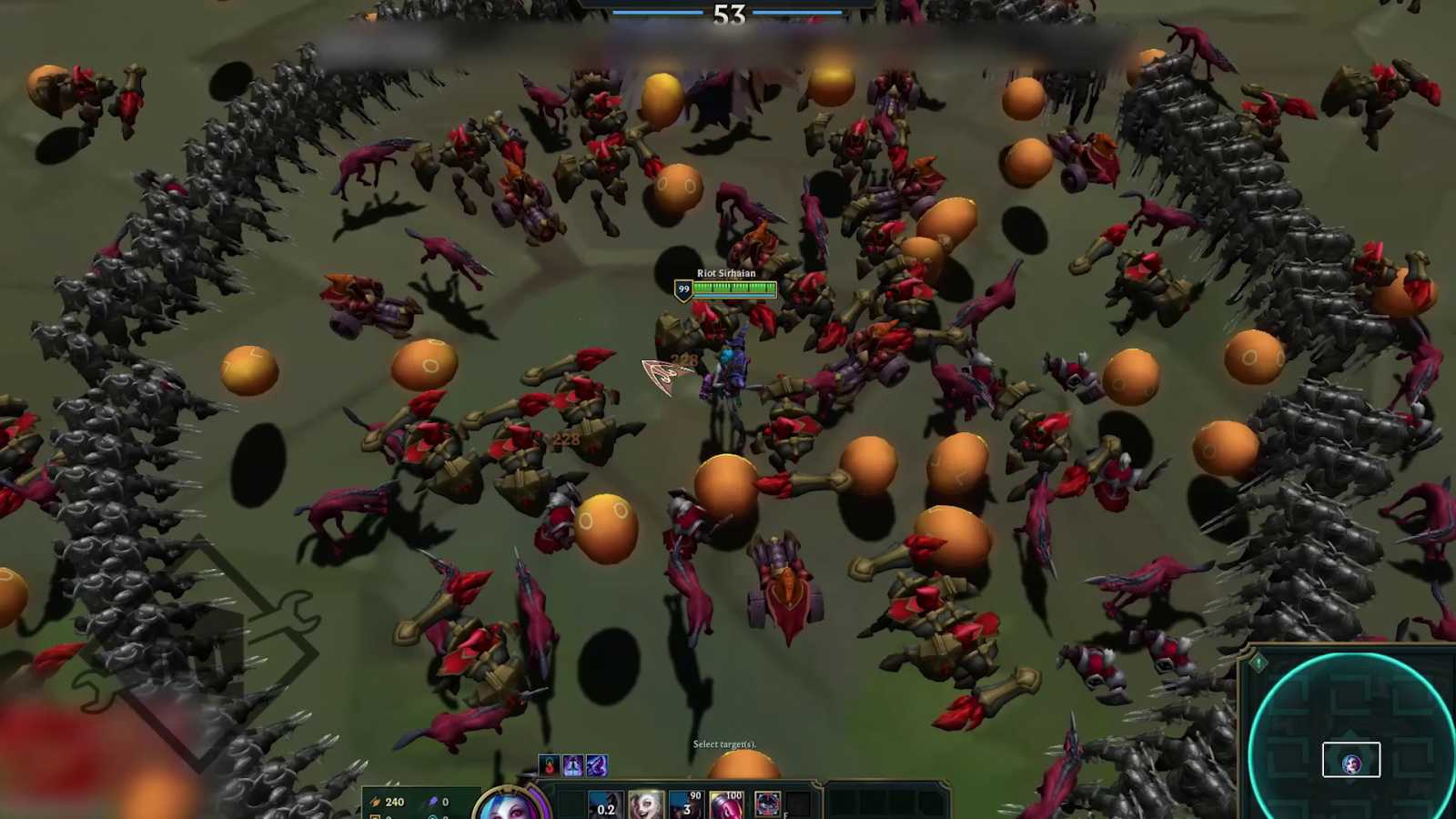The height and width of the screenshot is (819, 1456).
Task: Select the purple ultimate buff icon above HUD
Action: (x=573, y=765)
